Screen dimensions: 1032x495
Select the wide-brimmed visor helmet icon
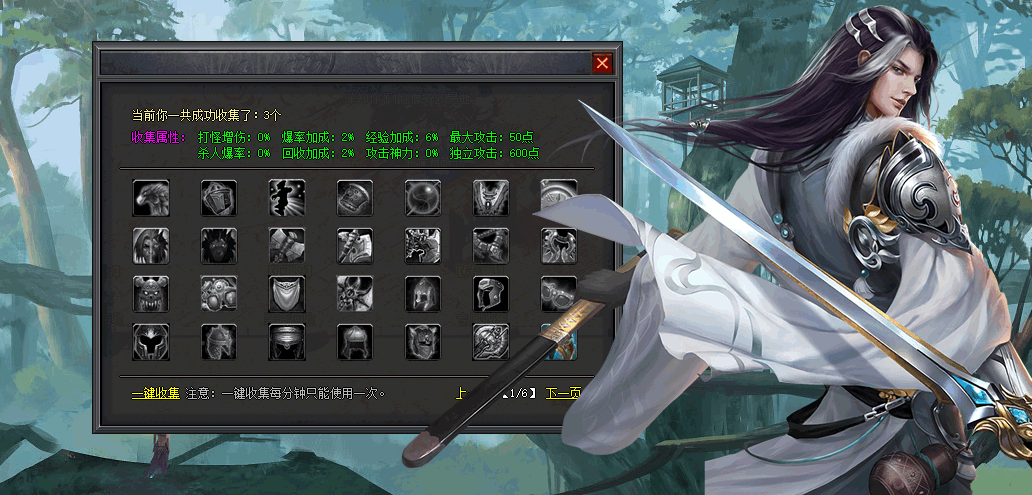click(287, 342)
